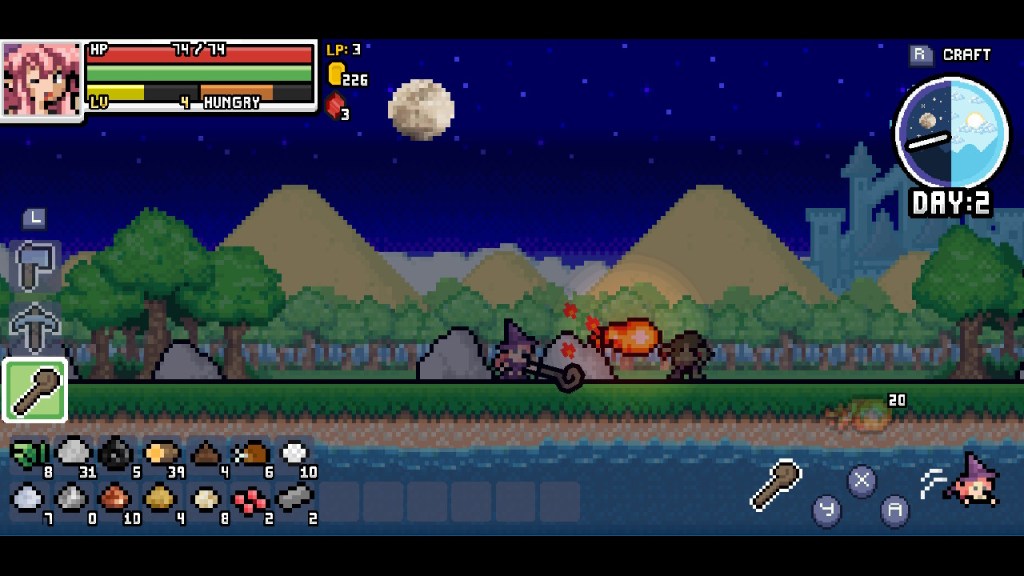Viewport: 1024px width, 576px height.
Task: Select the green leaves stack of 8
Action: pyautogui.click(x=30, y=455)
